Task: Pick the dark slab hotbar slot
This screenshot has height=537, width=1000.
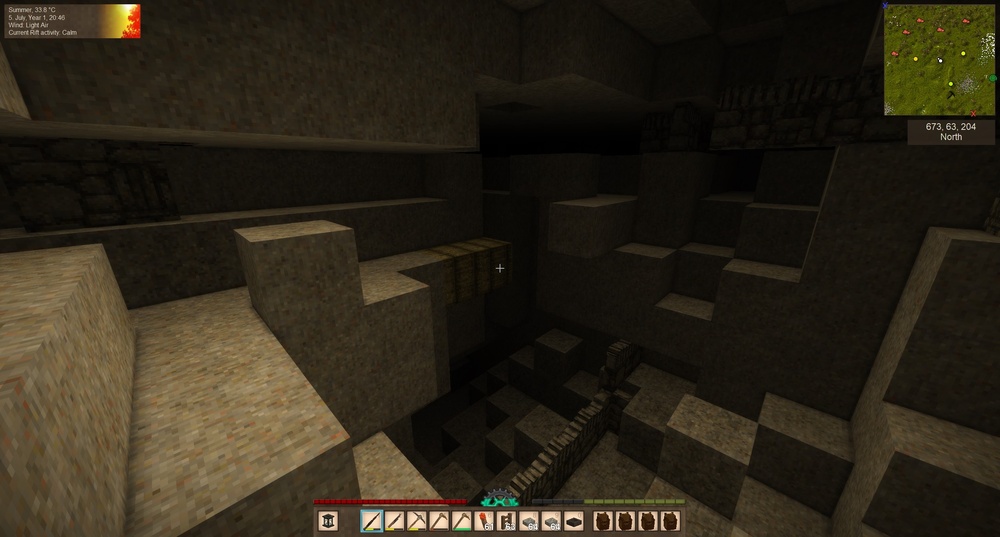Action: click(573, 521)
